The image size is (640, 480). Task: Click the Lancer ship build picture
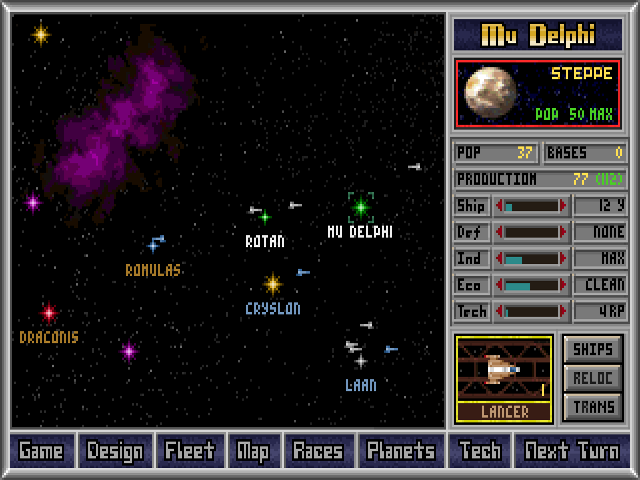(503, 370)
